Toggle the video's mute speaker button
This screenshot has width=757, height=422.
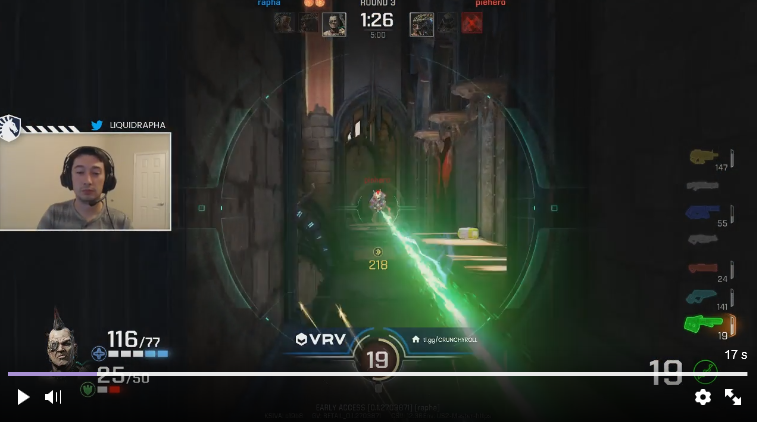point(53,397)
